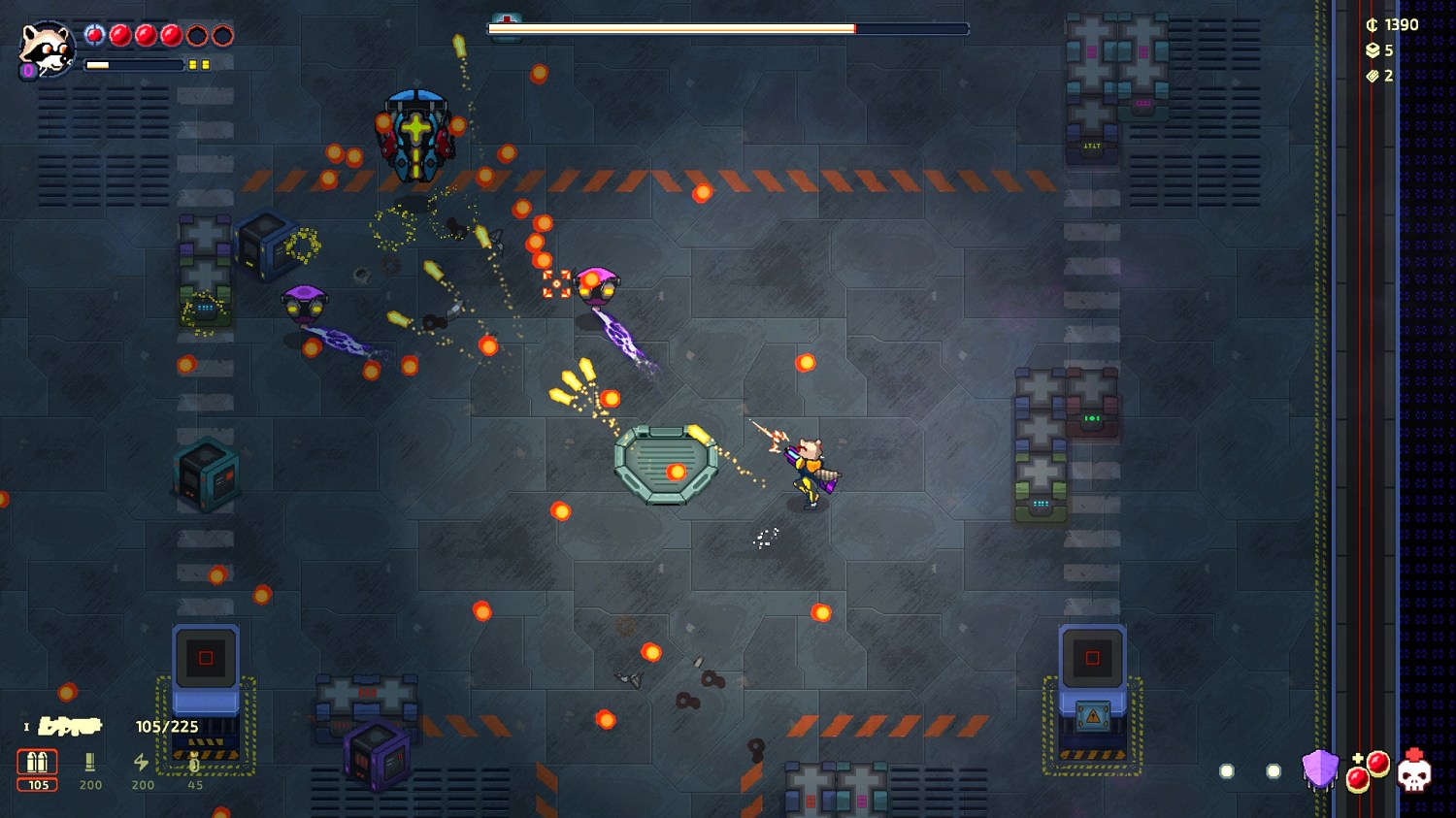Click the left yellow pip beside XP bar
The height and width of the screenshot is (818, 1456).
194,64
